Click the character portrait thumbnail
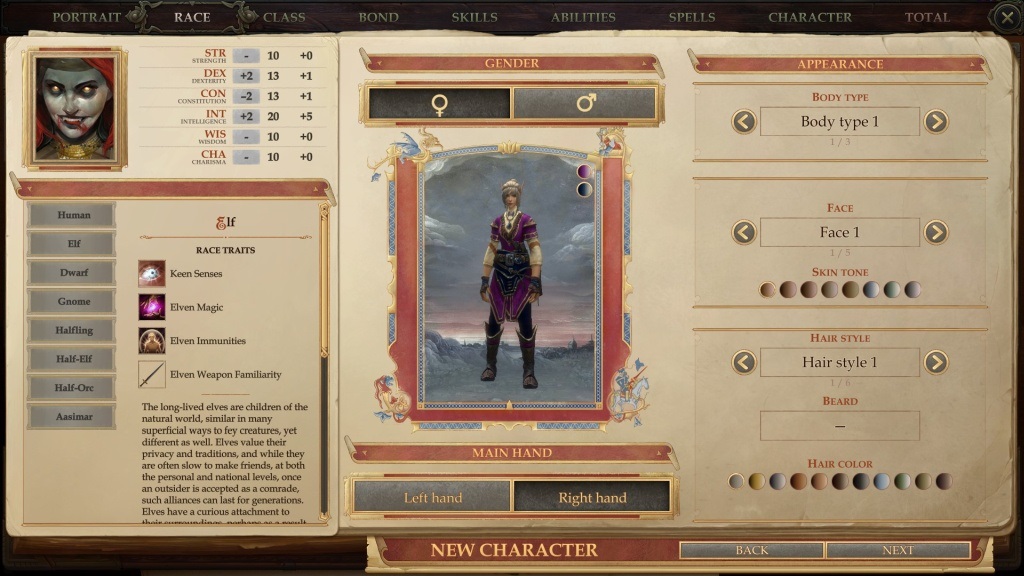1024x576 pixels. coord(76,108)
